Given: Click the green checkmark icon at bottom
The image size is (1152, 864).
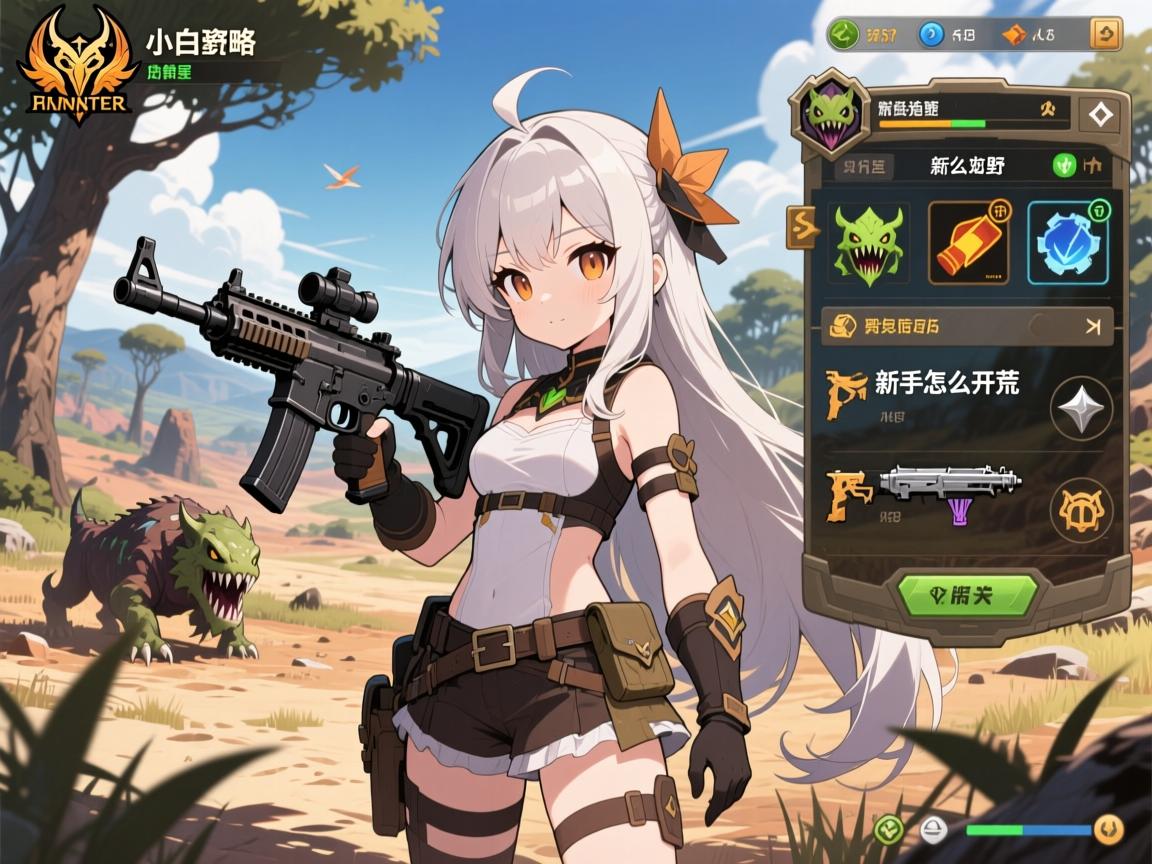Looking at the screenshot, I should pos(887,829).
